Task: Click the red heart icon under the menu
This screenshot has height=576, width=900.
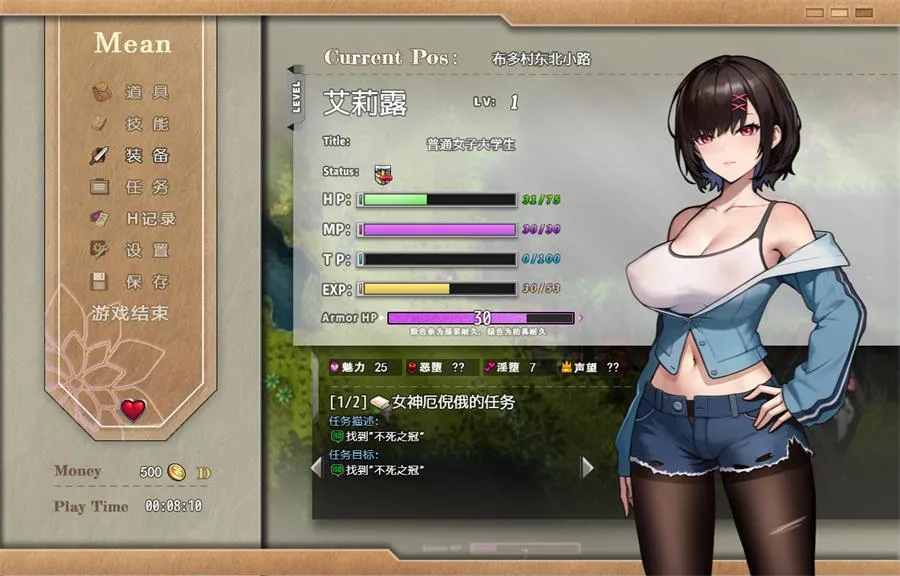Action: 133,409
